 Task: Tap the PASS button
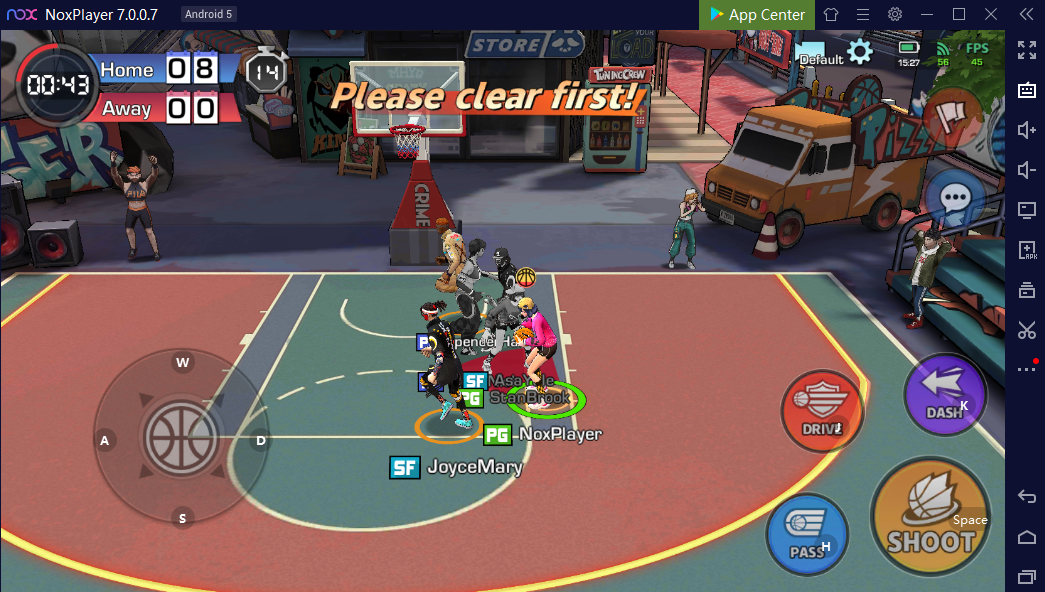click(x=807, y=535)
